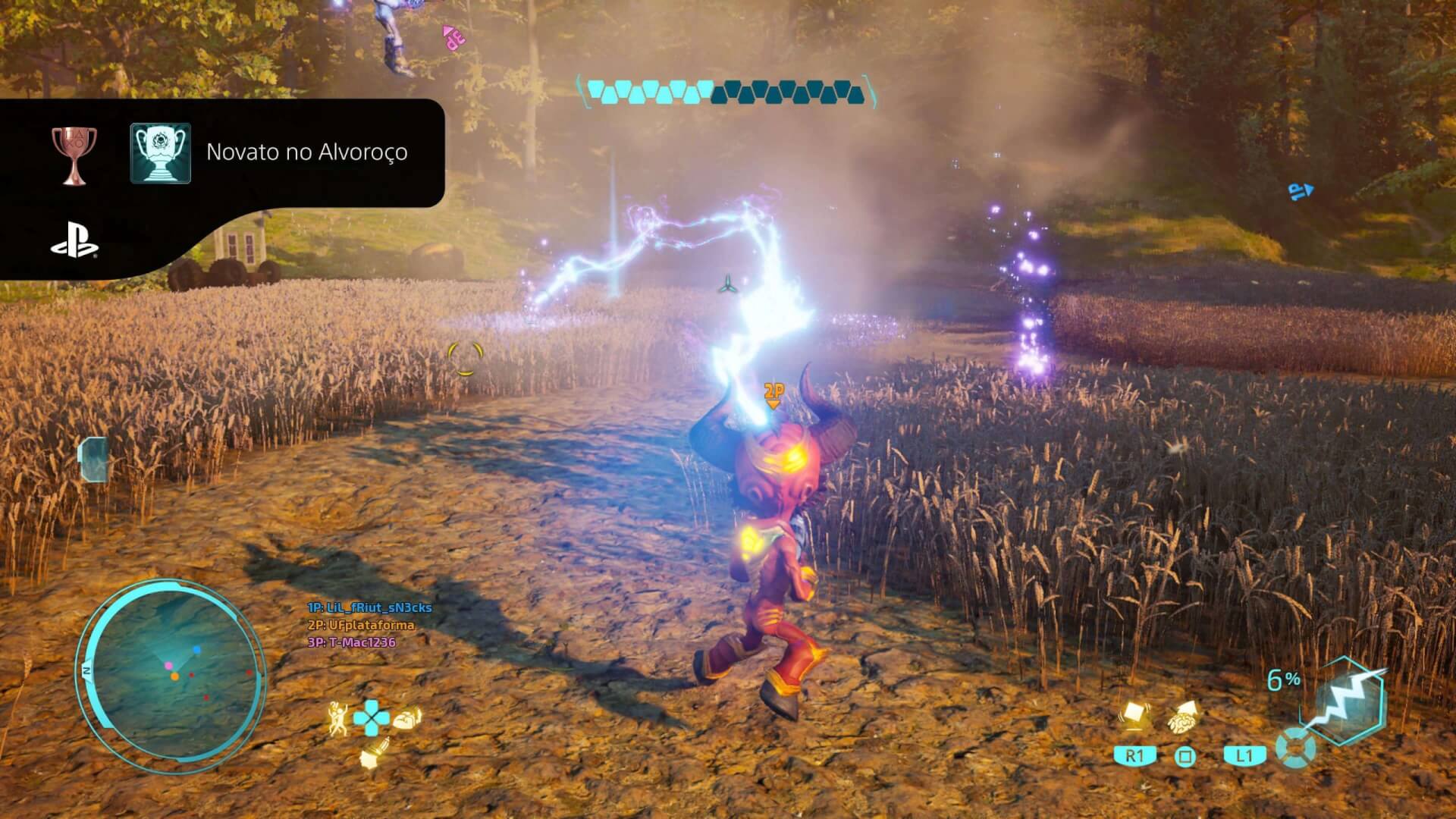The height and width of the screenshot is (819, 1456).
Task: Activate the shaking cube ability icon
Action: pyautogui.click(x=1134, y=716)
